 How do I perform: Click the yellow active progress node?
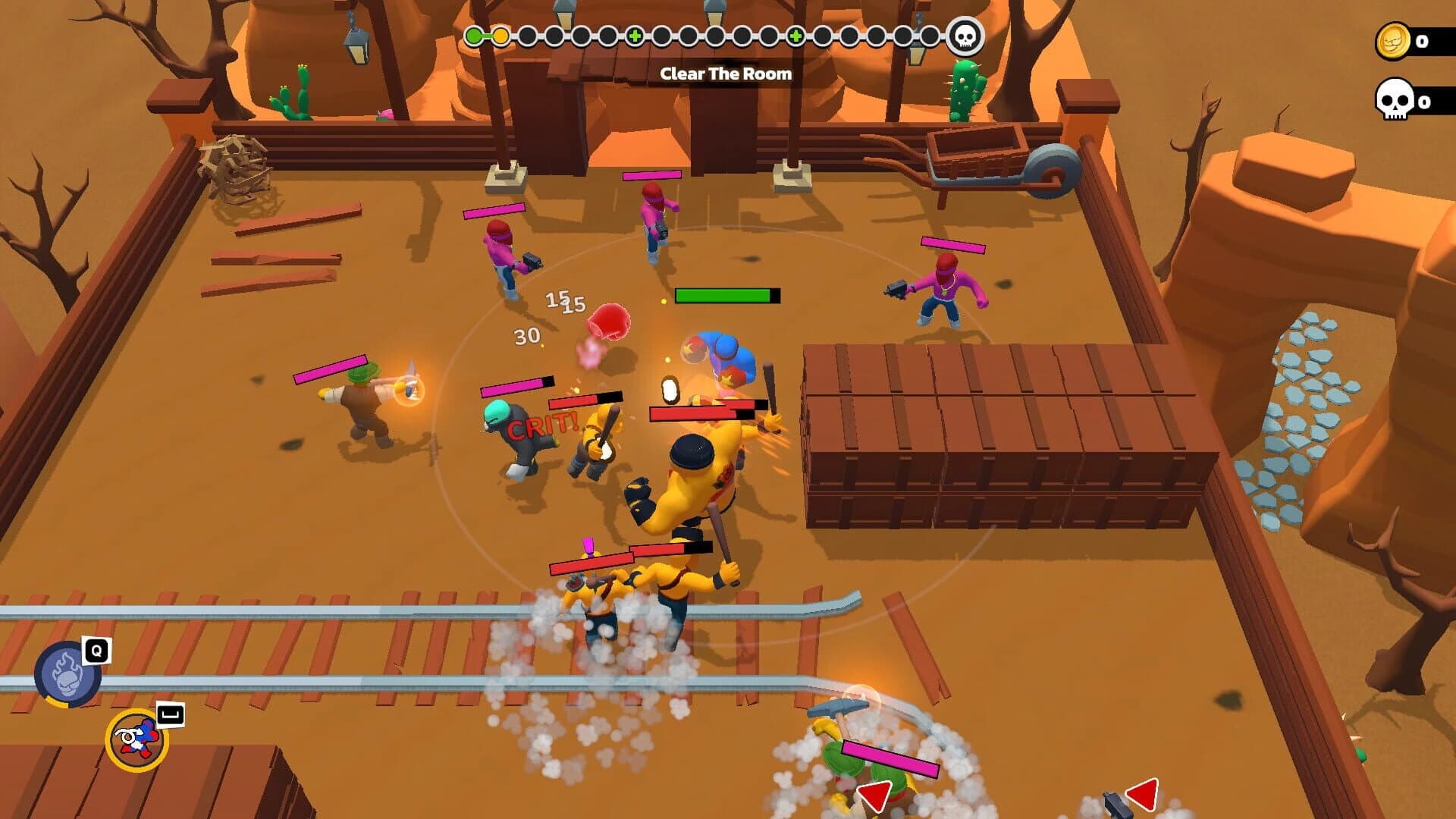pos(500,35)
